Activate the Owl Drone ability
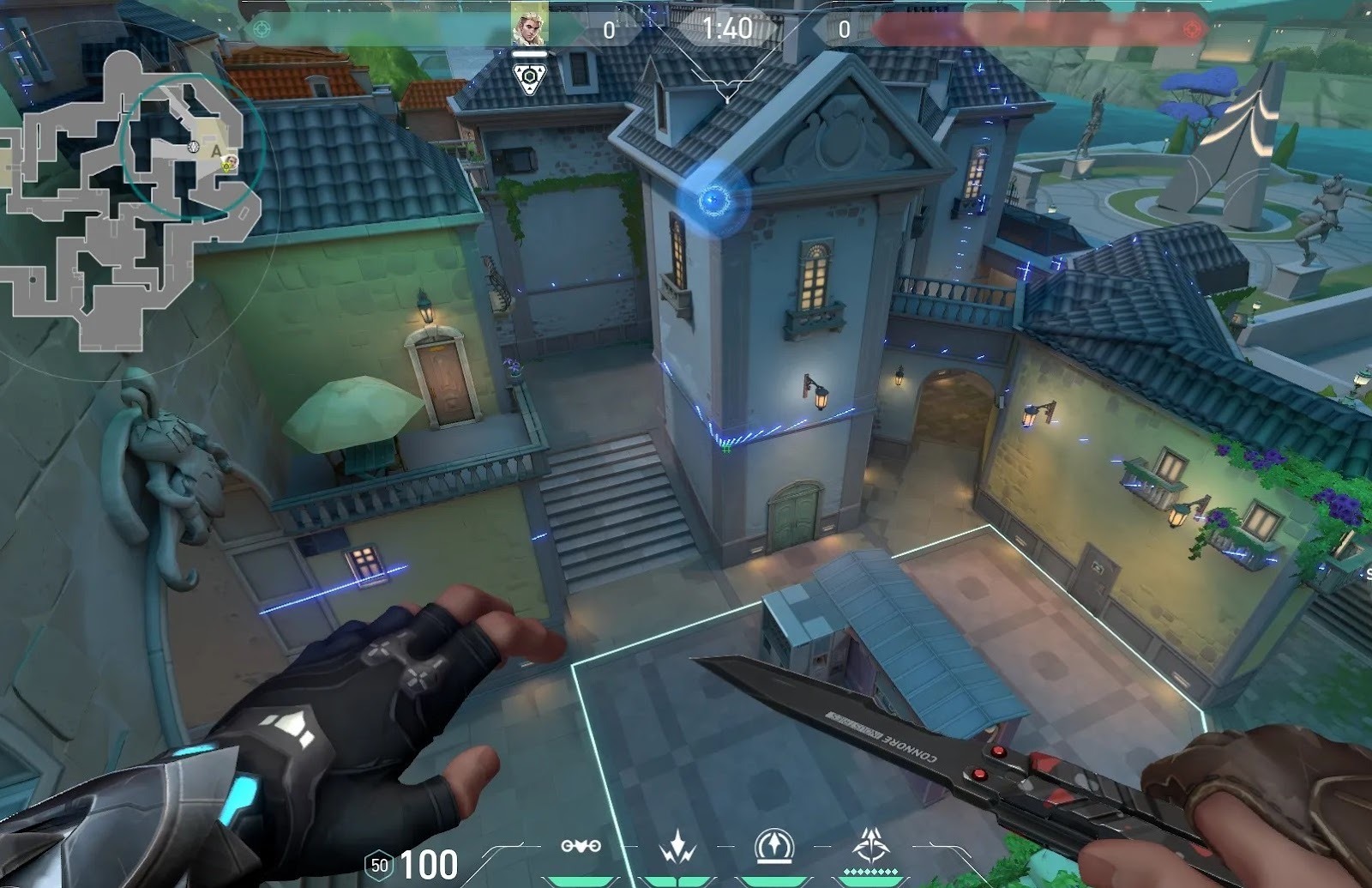Viewport: 1372px width, 888px height. [x=581, y=847]
